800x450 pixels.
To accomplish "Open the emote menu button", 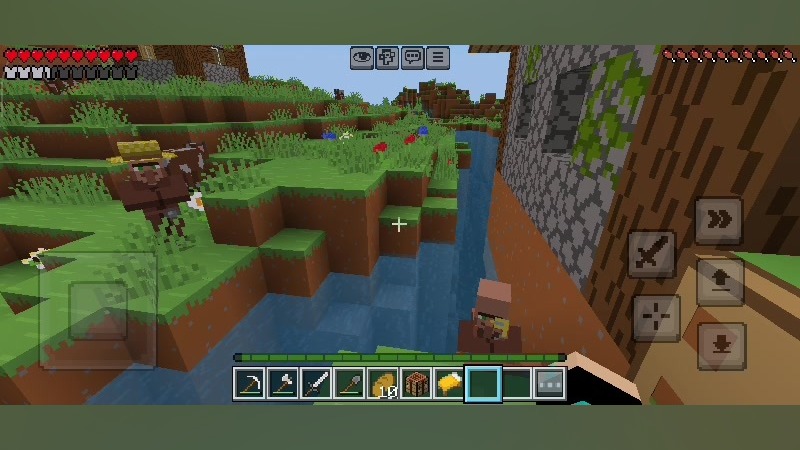I will [x=387, y=58].
